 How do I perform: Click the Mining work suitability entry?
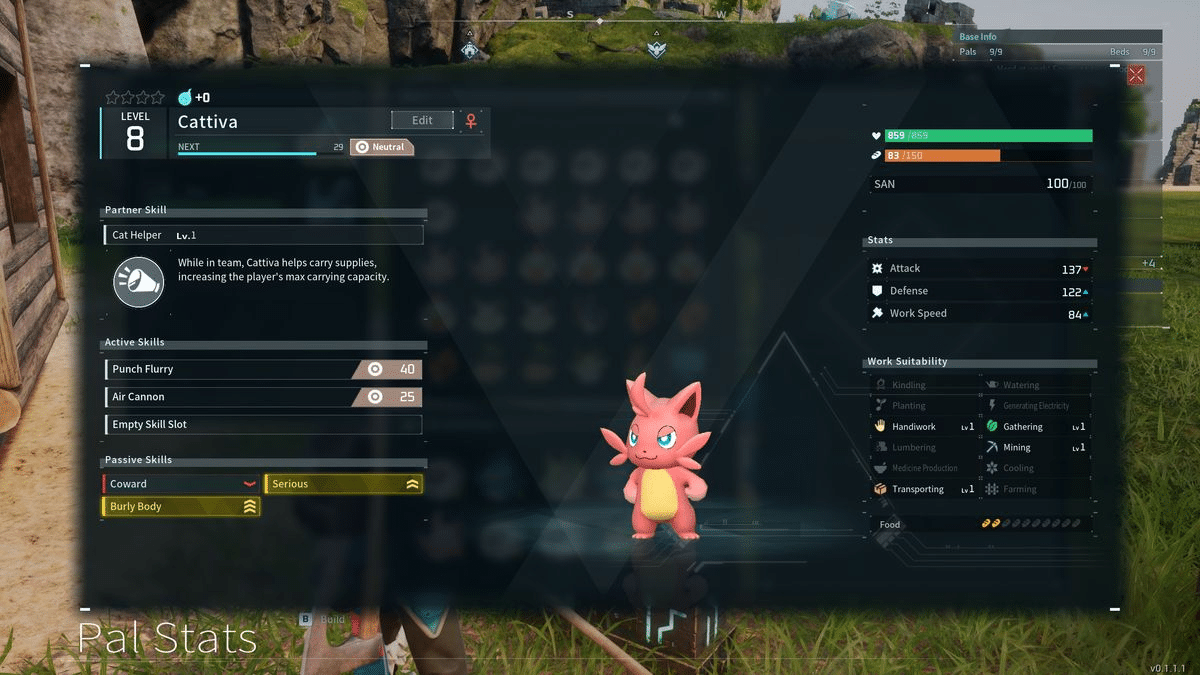[1036, 448]
